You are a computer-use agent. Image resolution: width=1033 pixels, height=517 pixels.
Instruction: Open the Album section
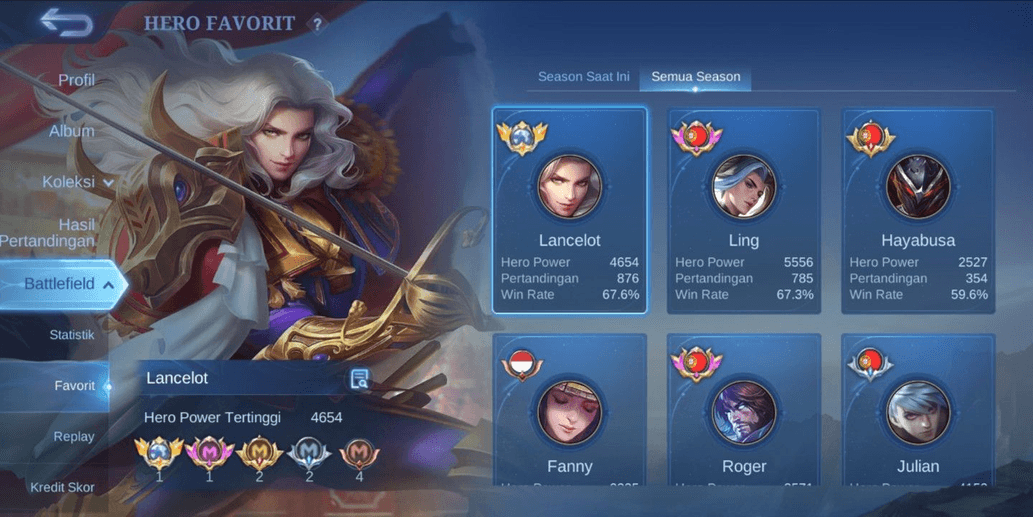click(72, 131)
